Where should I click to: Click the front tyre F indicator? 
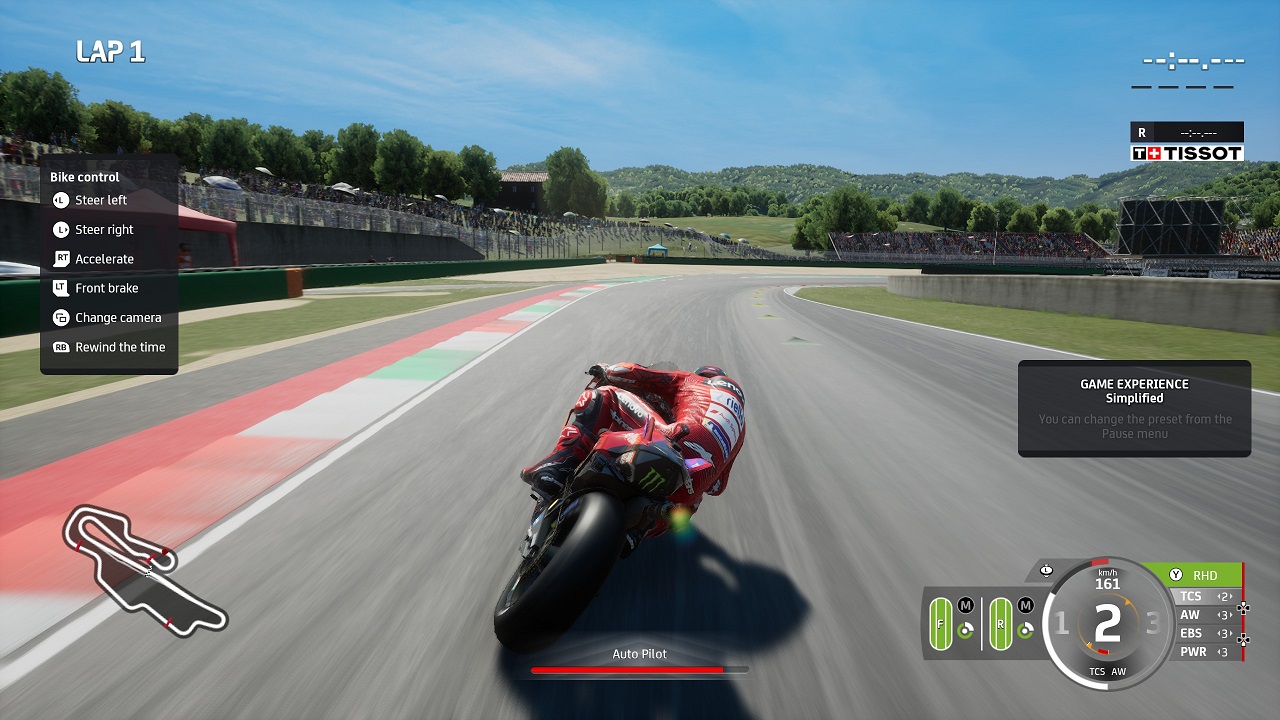(940, 624)
